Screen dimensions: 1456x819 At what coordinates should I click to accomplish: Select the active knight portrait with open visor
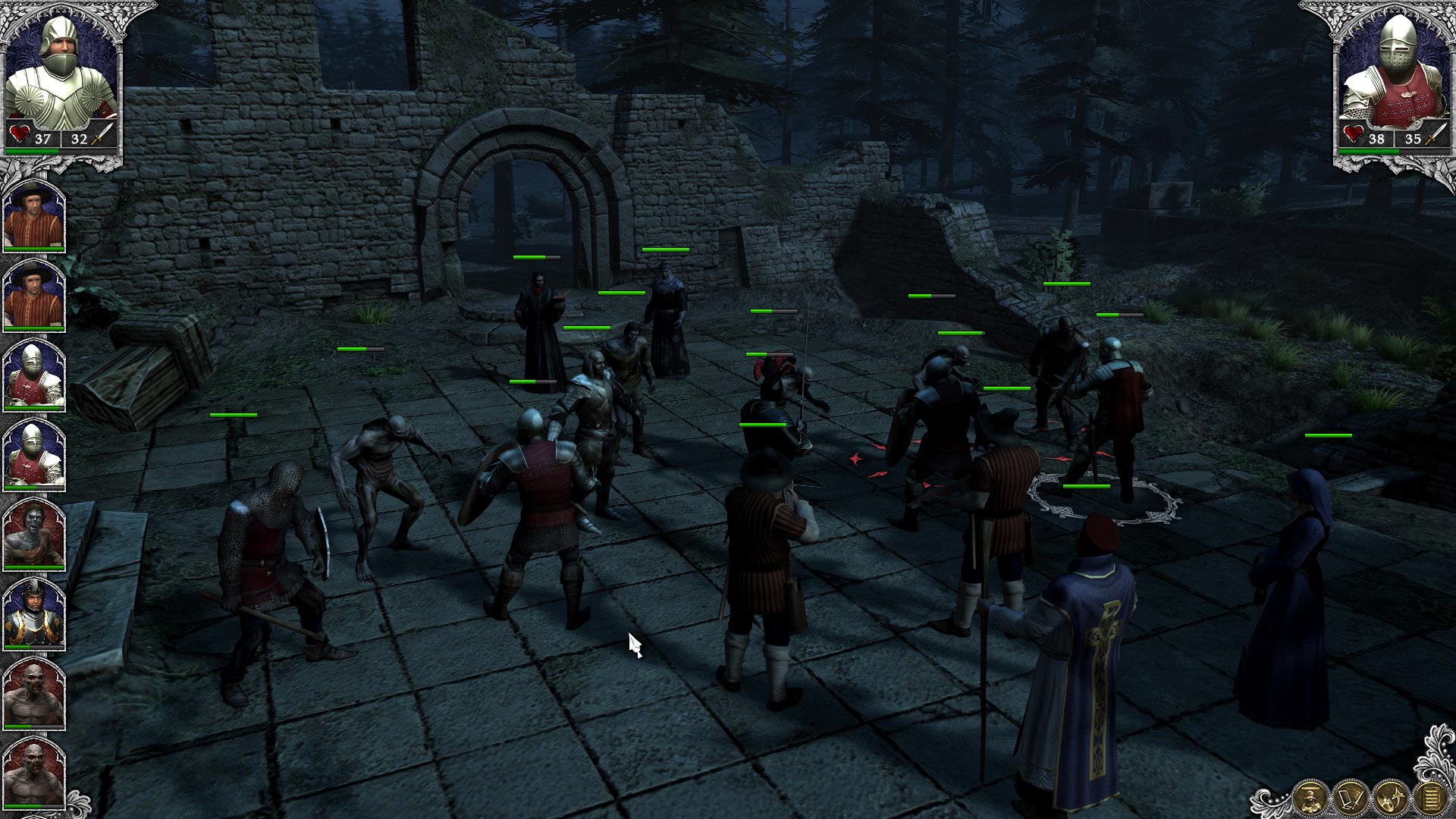click(x=61, y=76)
